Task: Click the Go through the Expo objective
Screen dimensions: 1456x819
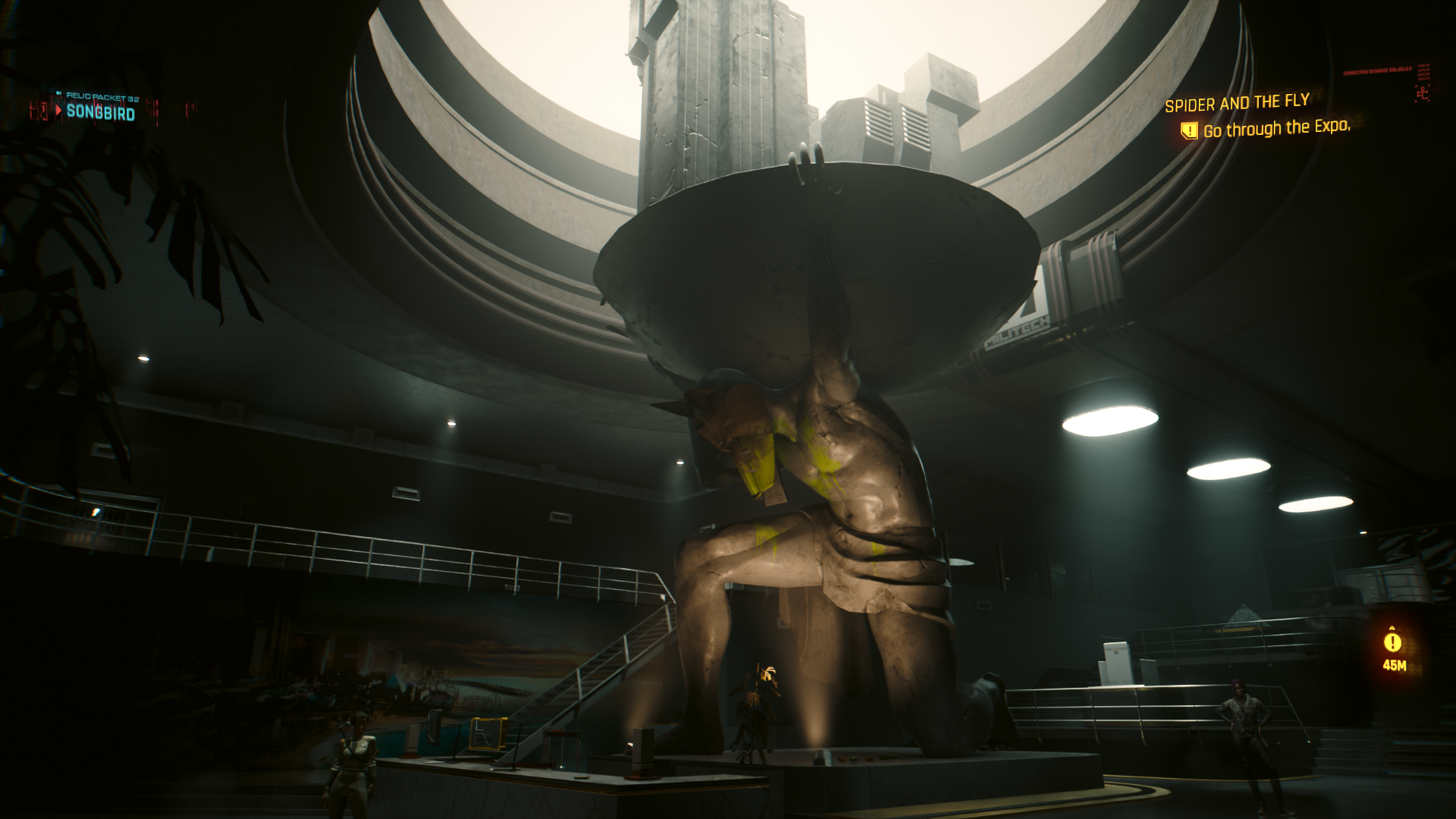Action: point(1276,129)
